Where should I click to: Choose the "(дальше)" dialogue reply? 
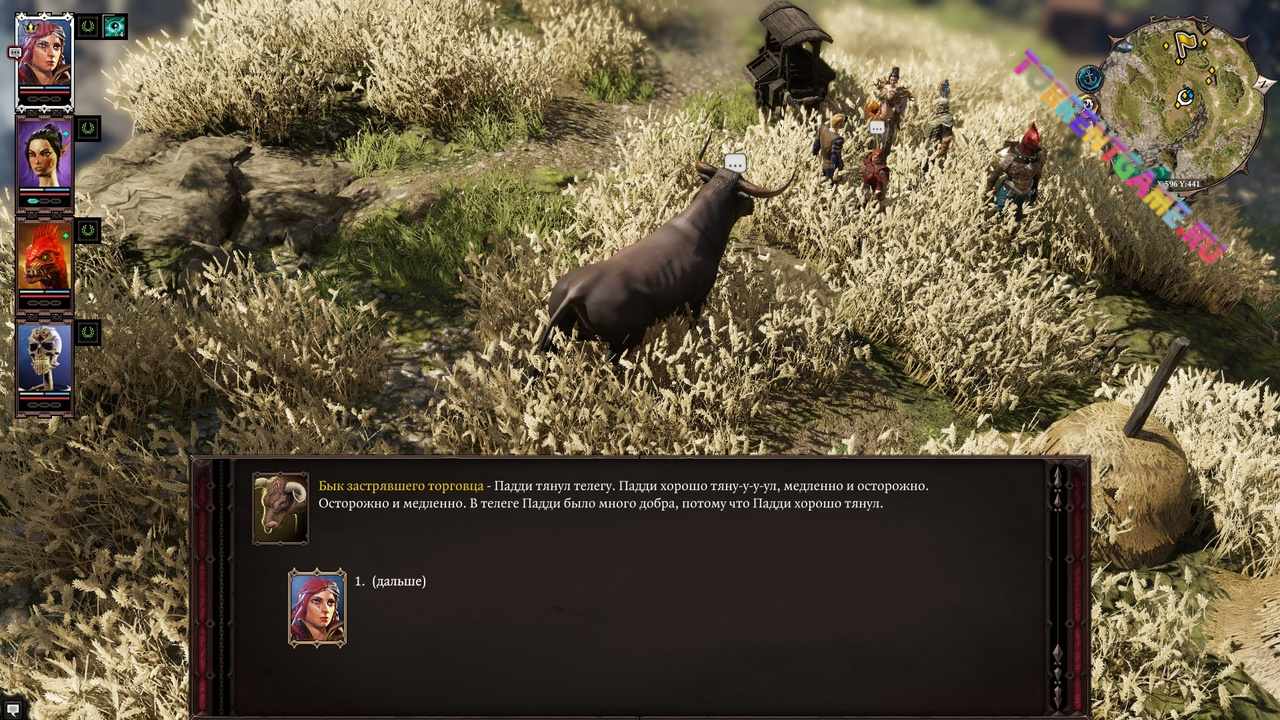(x=398, y=581)
